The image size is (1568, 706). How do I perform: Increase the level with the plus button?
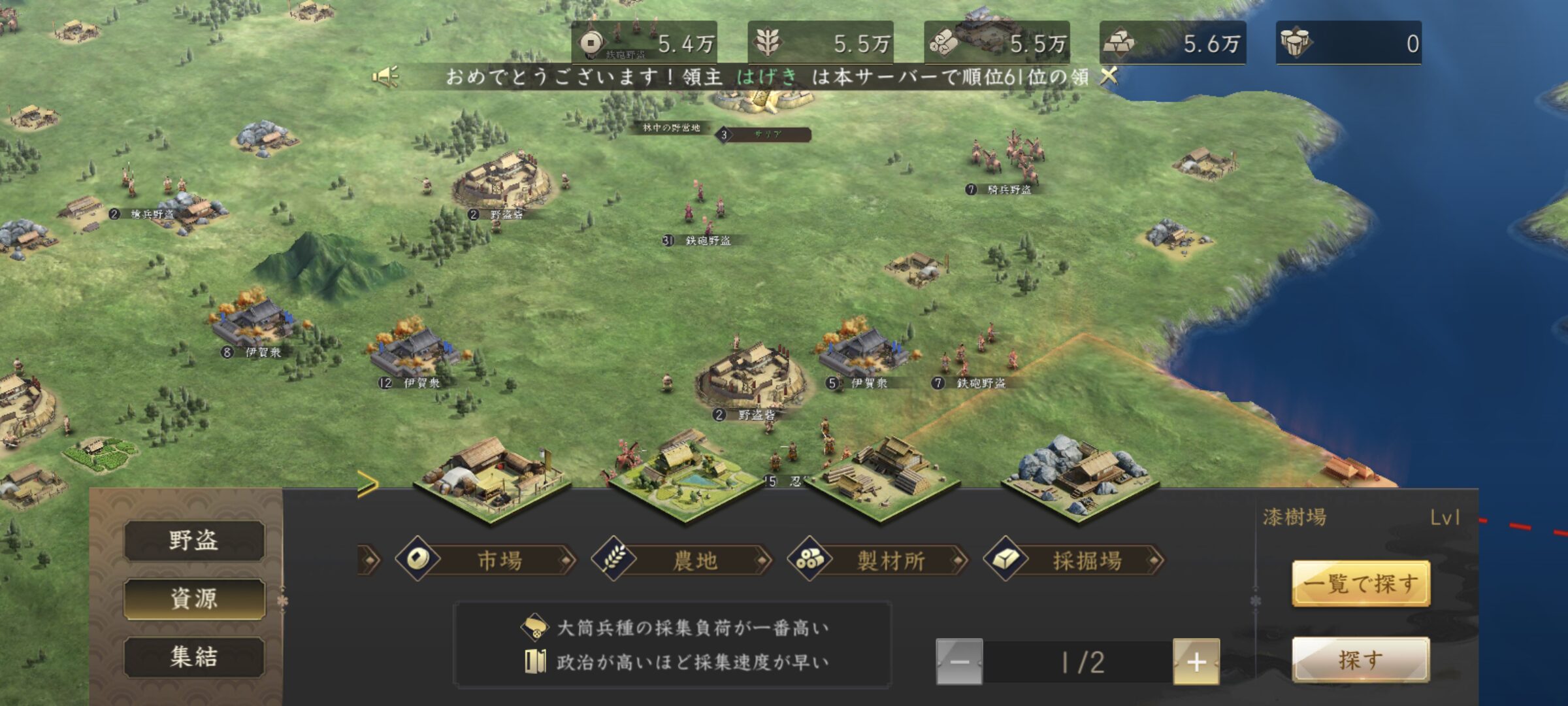tap(1196, 662)
